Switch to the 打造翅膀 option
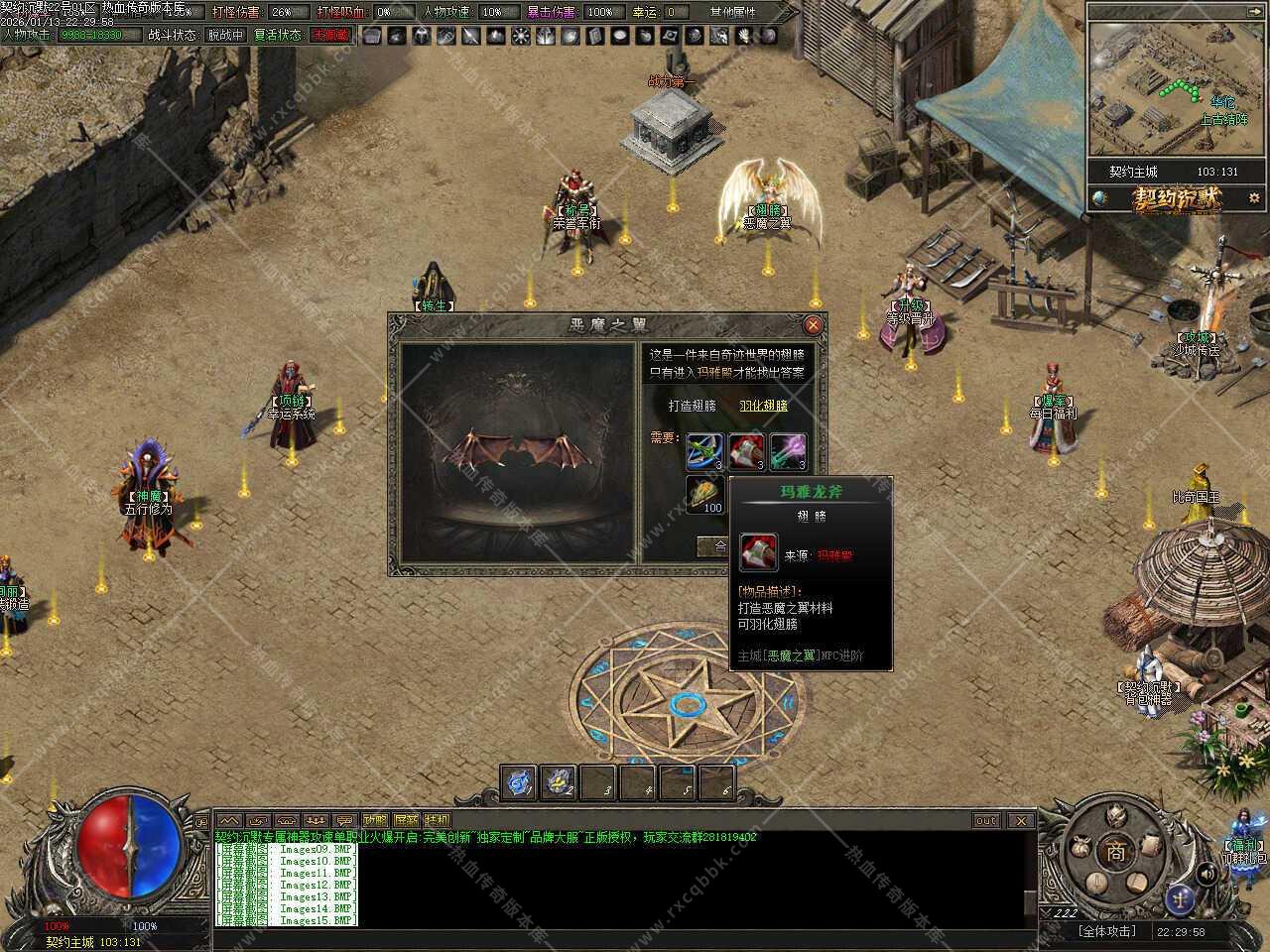 tap(692, 406)
